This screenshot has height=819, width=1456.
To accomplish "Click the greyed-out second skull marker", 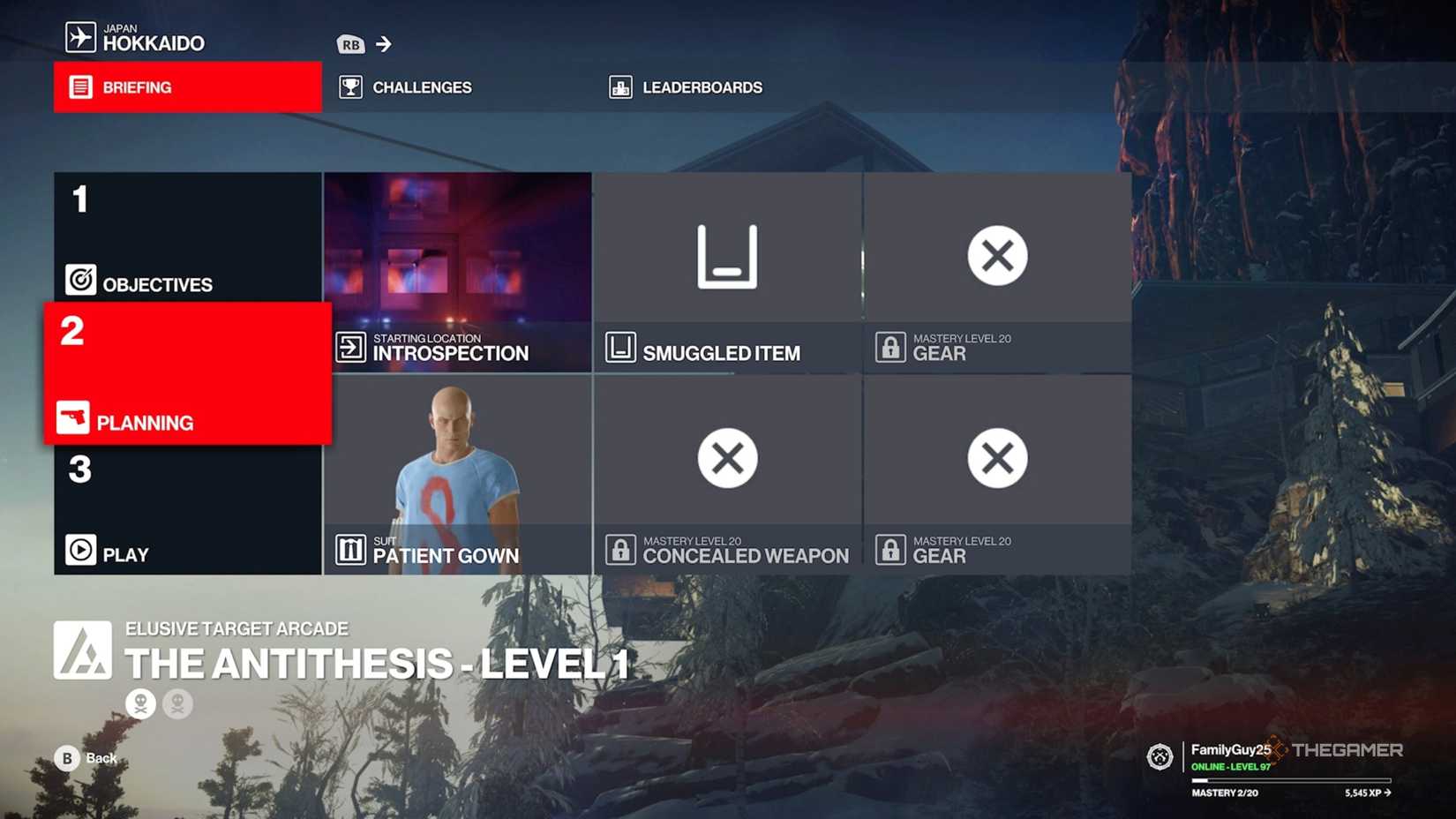I will (x=177, y=703).
